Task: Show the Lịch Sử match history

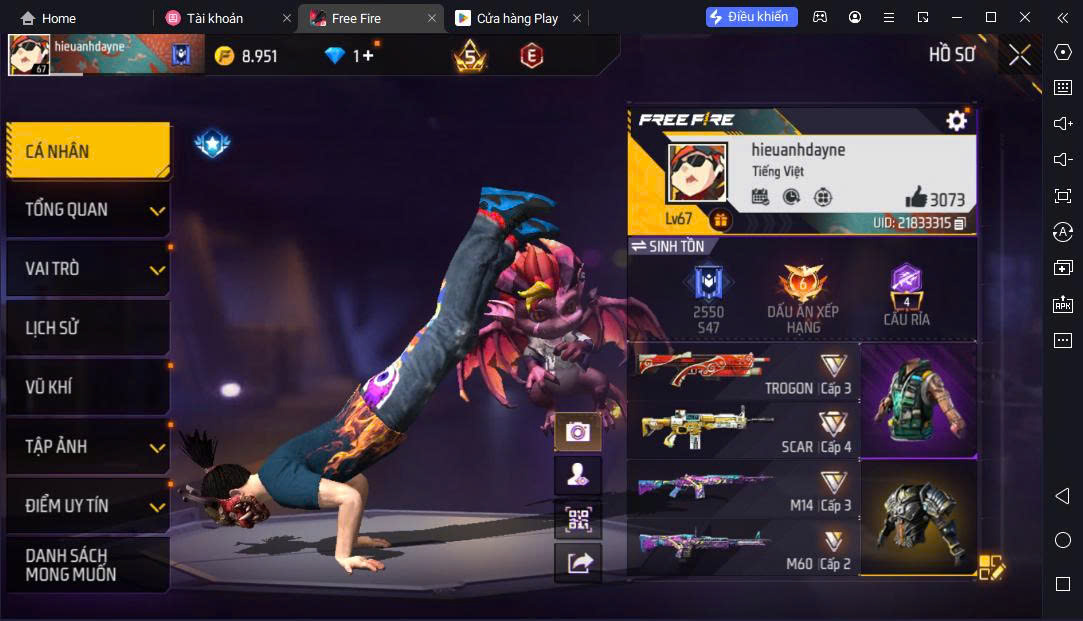Action: [x=88, y=328]
